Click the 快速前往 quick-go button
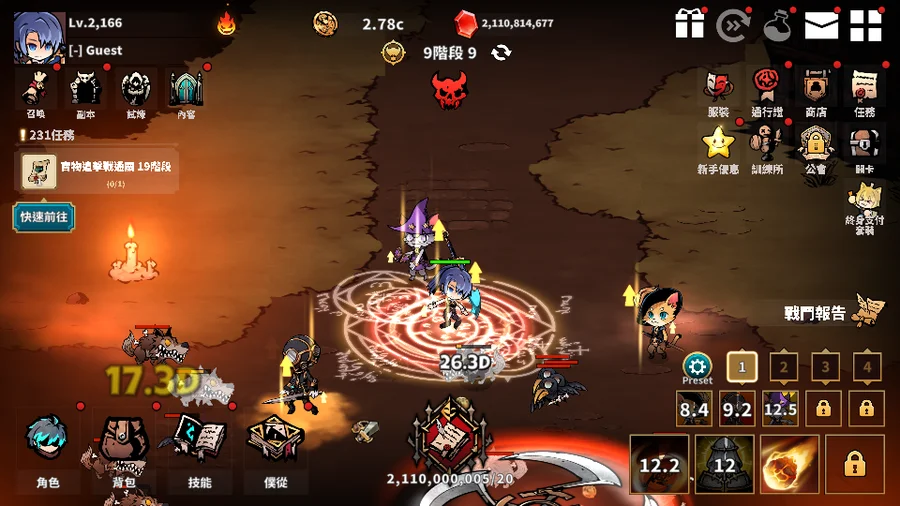900x506 pixels. click(43, 215)
